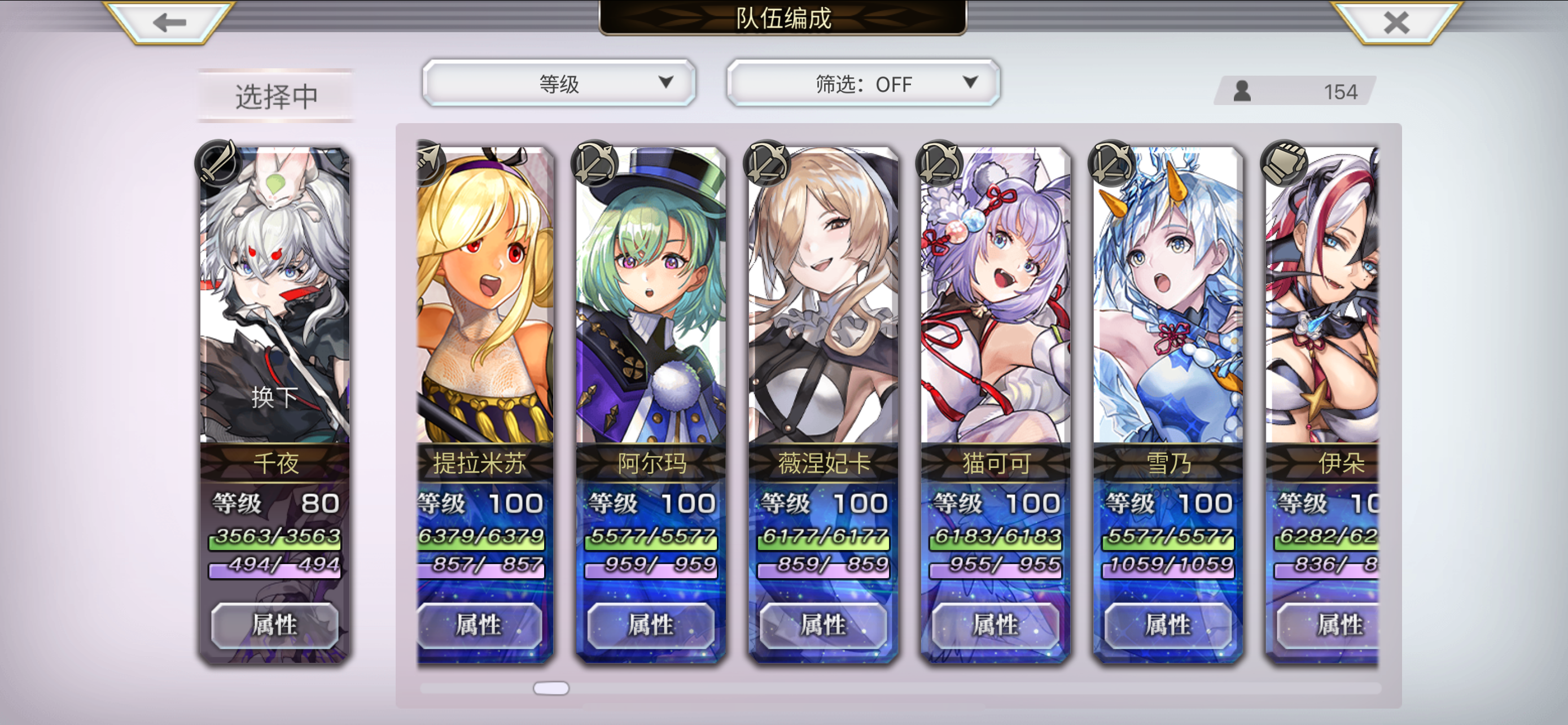The image size is (1568, 725).
Task: Click the bow icon on 雪乃's card
Action: (1110, 163)
